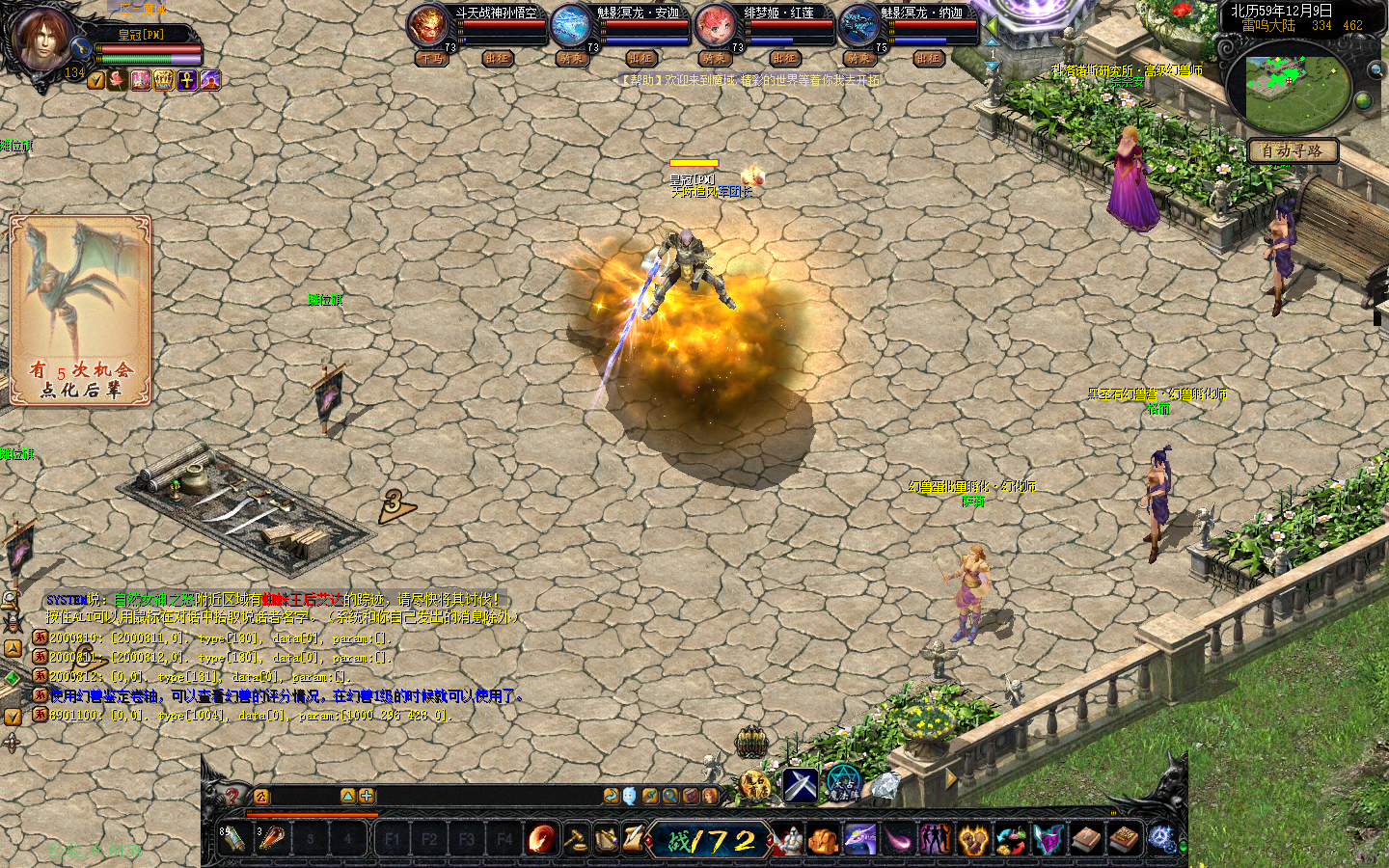Click the flaming fist icon on the hotbar
1389x868 pixels.
coord(973,840)
